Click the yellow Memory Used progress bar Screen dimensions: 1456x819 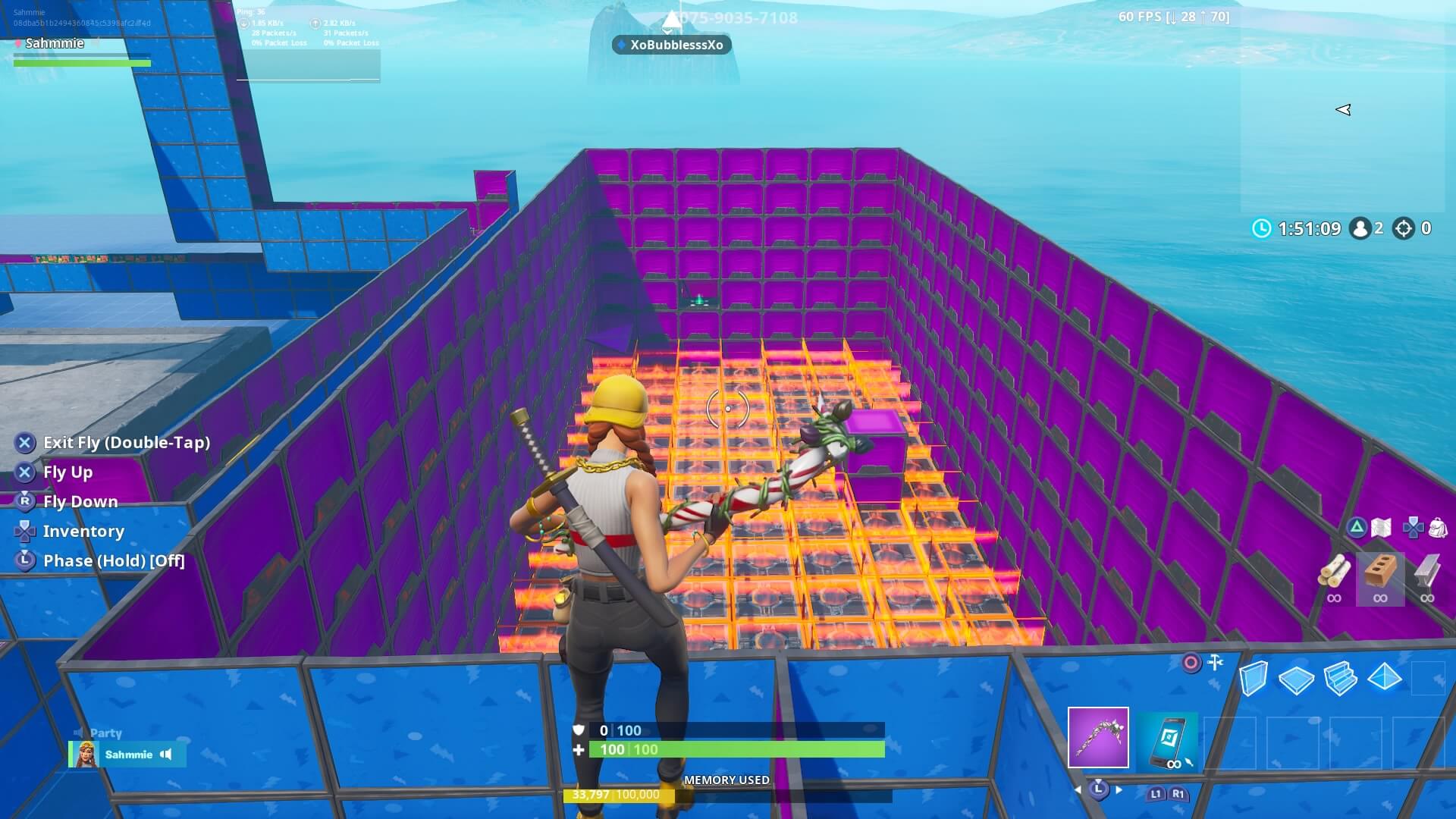point(618,795)
